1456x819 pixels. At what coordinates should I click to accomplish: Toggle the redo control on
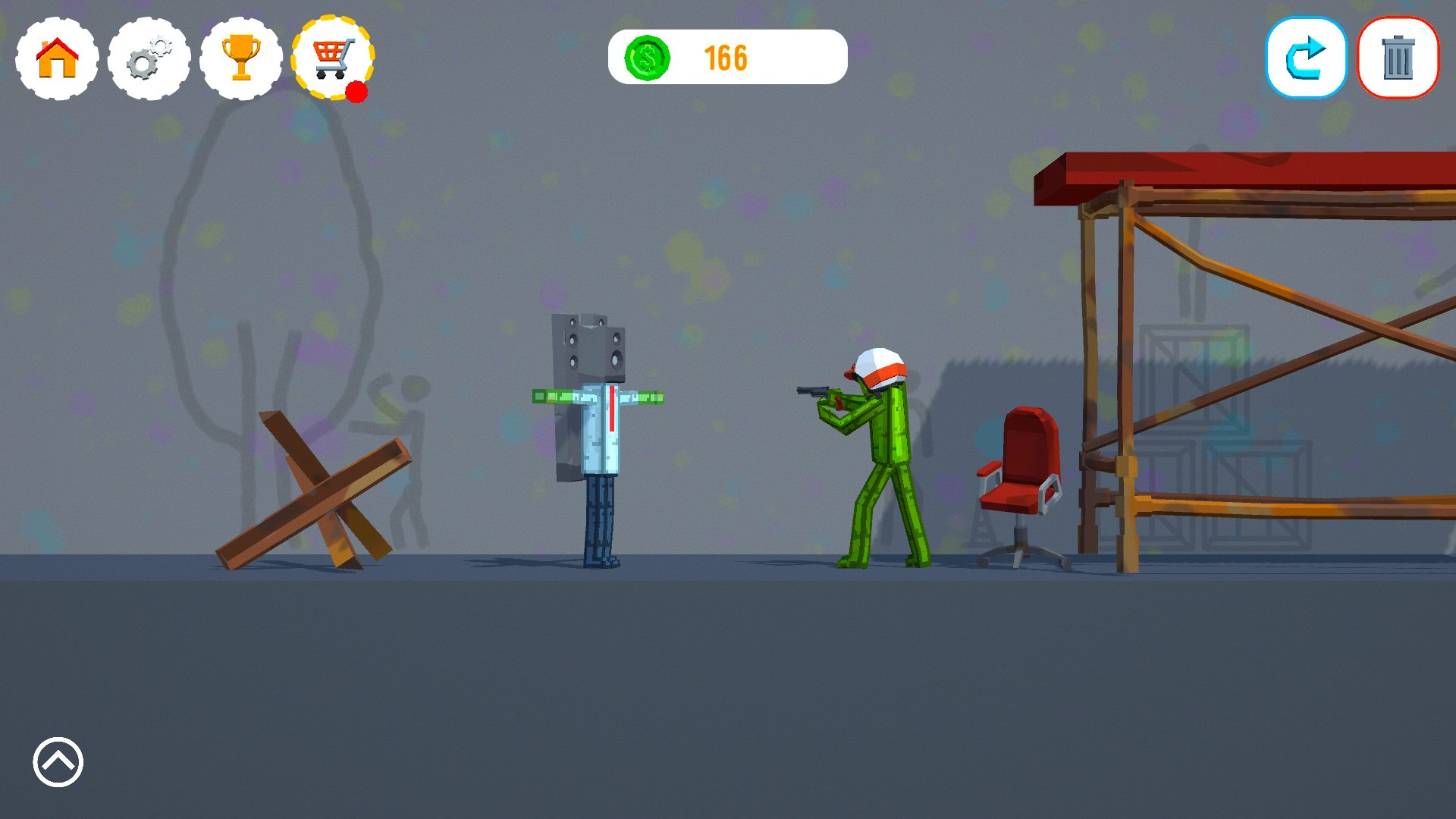click(x=1306, y=57)
